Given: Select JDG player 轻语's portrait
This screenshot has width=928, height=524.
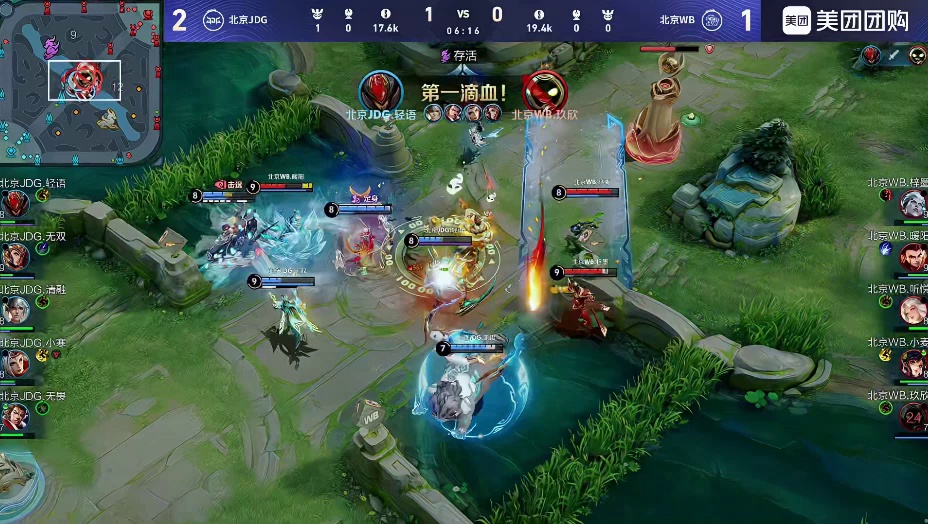Looking at the screenshot, I should click(14, 205).
